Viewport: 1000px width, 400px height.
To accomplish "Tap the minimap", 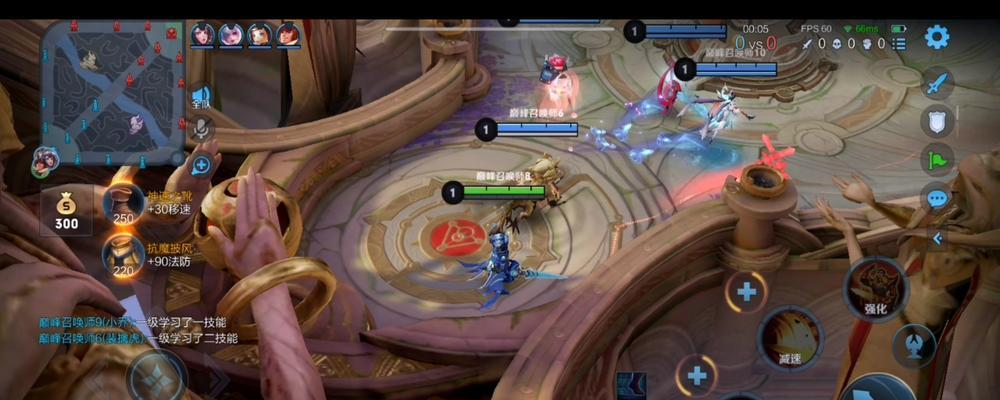I will pos(112,92).
